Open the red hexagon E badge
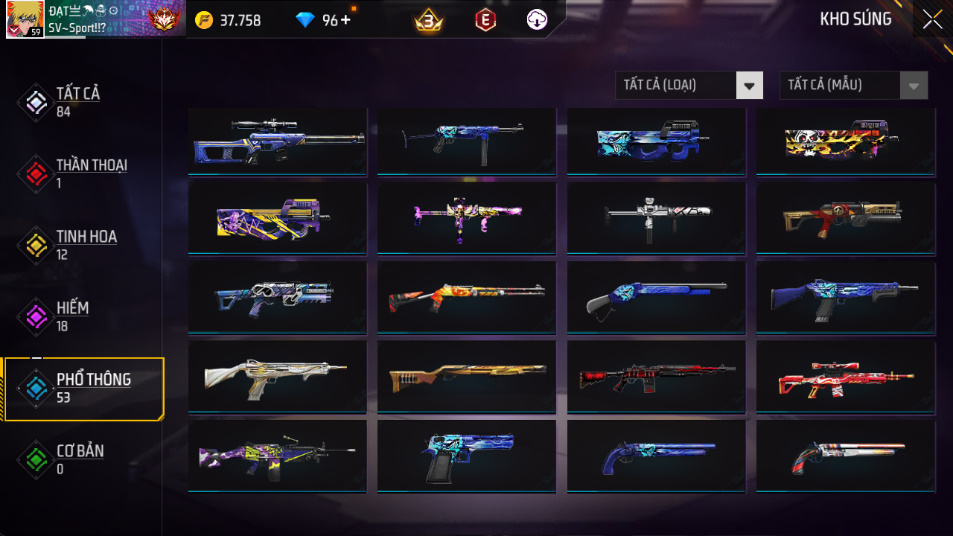The height and width of the screenshot is (536, 953). [484, 20]
